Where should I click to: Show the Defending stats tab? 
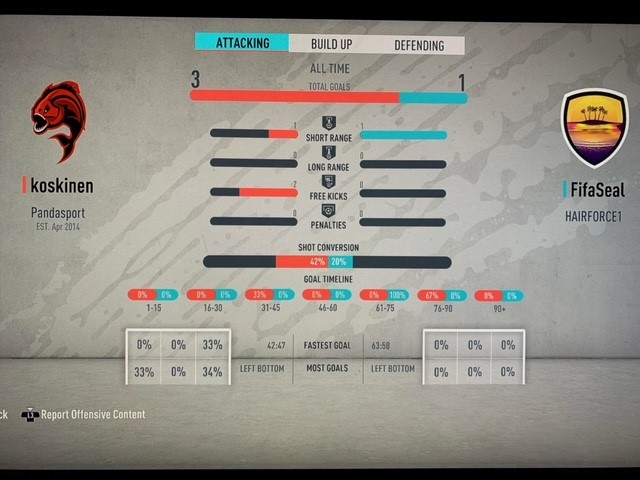click(420, 45)
